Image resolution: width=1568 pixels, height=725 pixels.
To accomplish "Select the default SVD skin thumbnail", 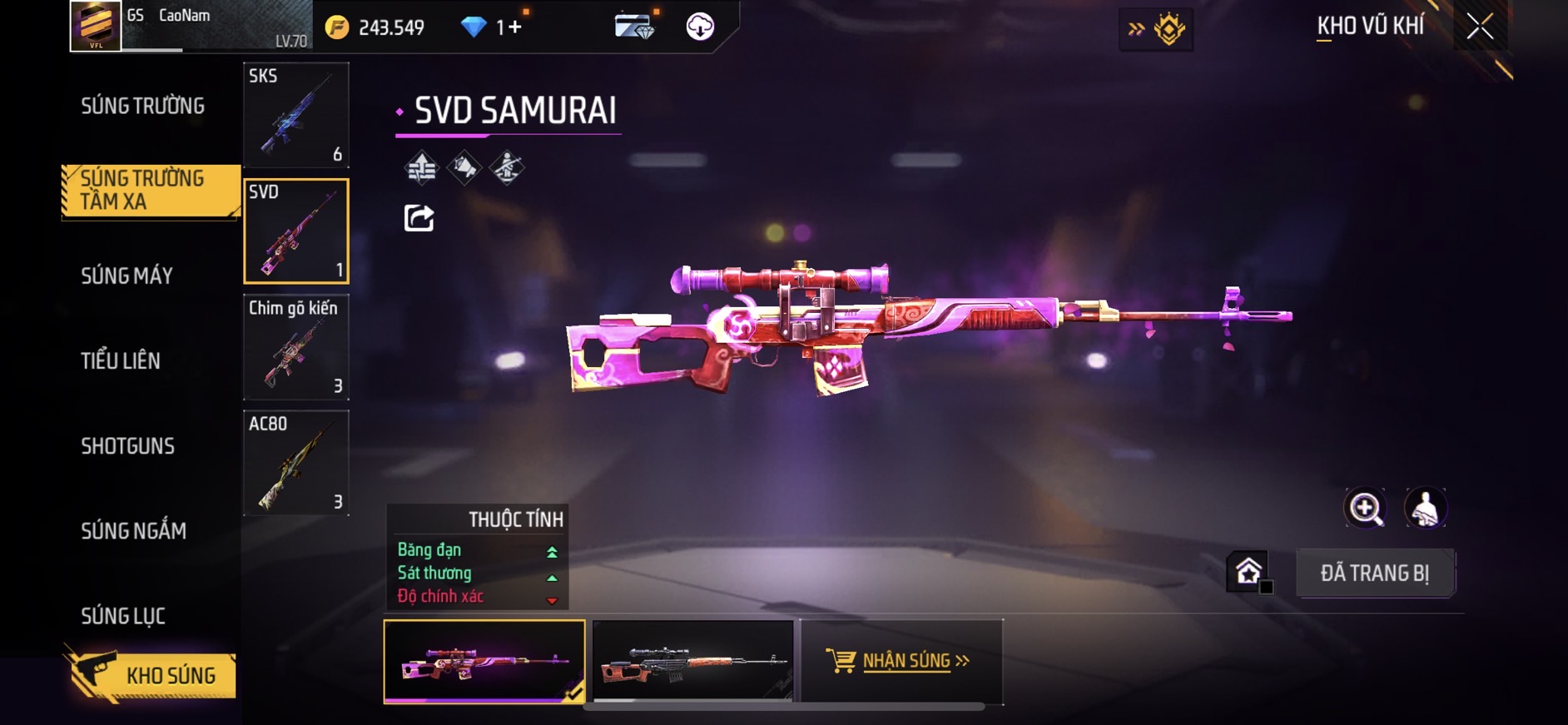I will tap(692, 661).
